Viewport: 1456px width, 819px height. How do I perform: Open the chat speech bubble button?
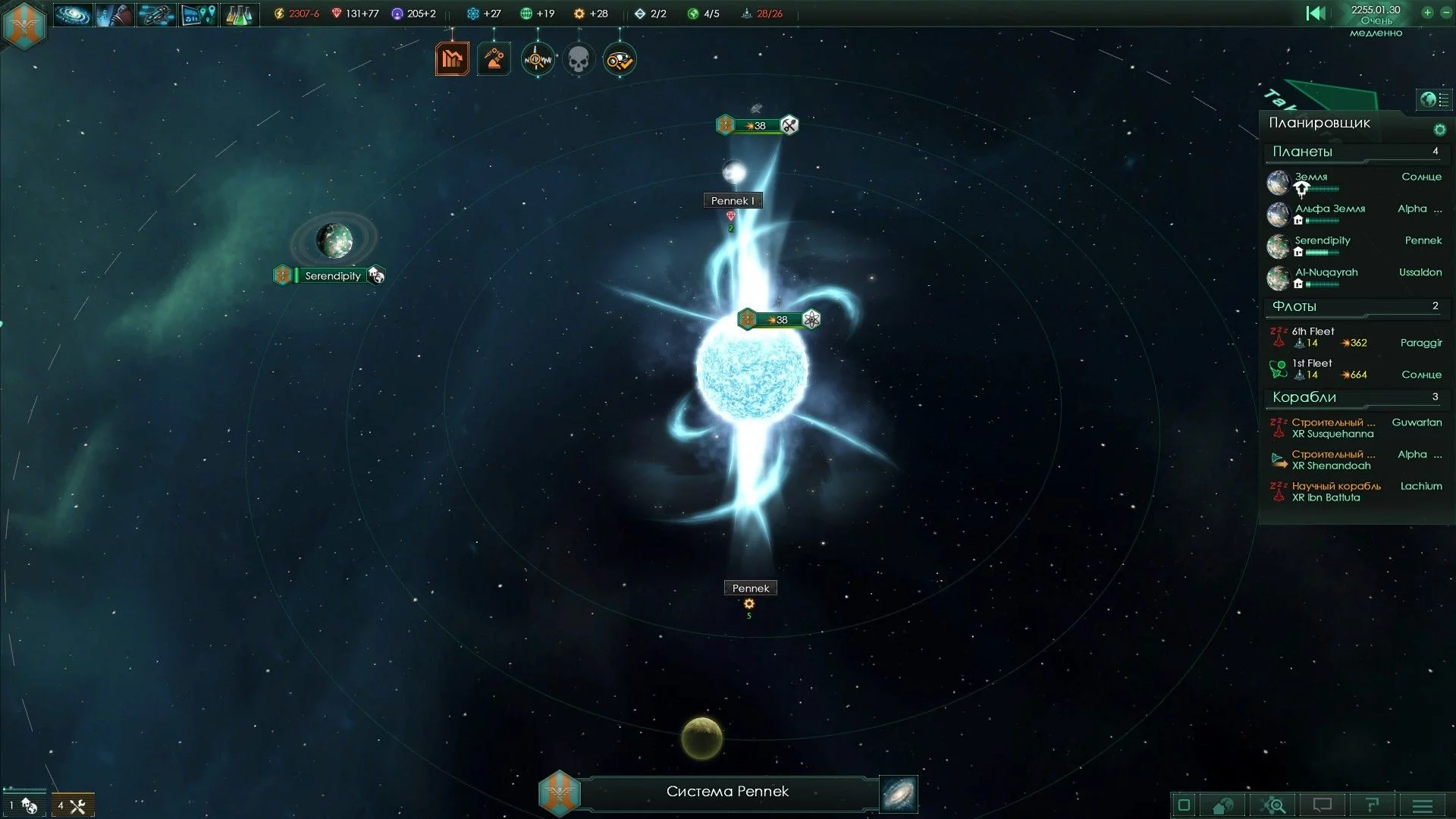coord(1323,805)
